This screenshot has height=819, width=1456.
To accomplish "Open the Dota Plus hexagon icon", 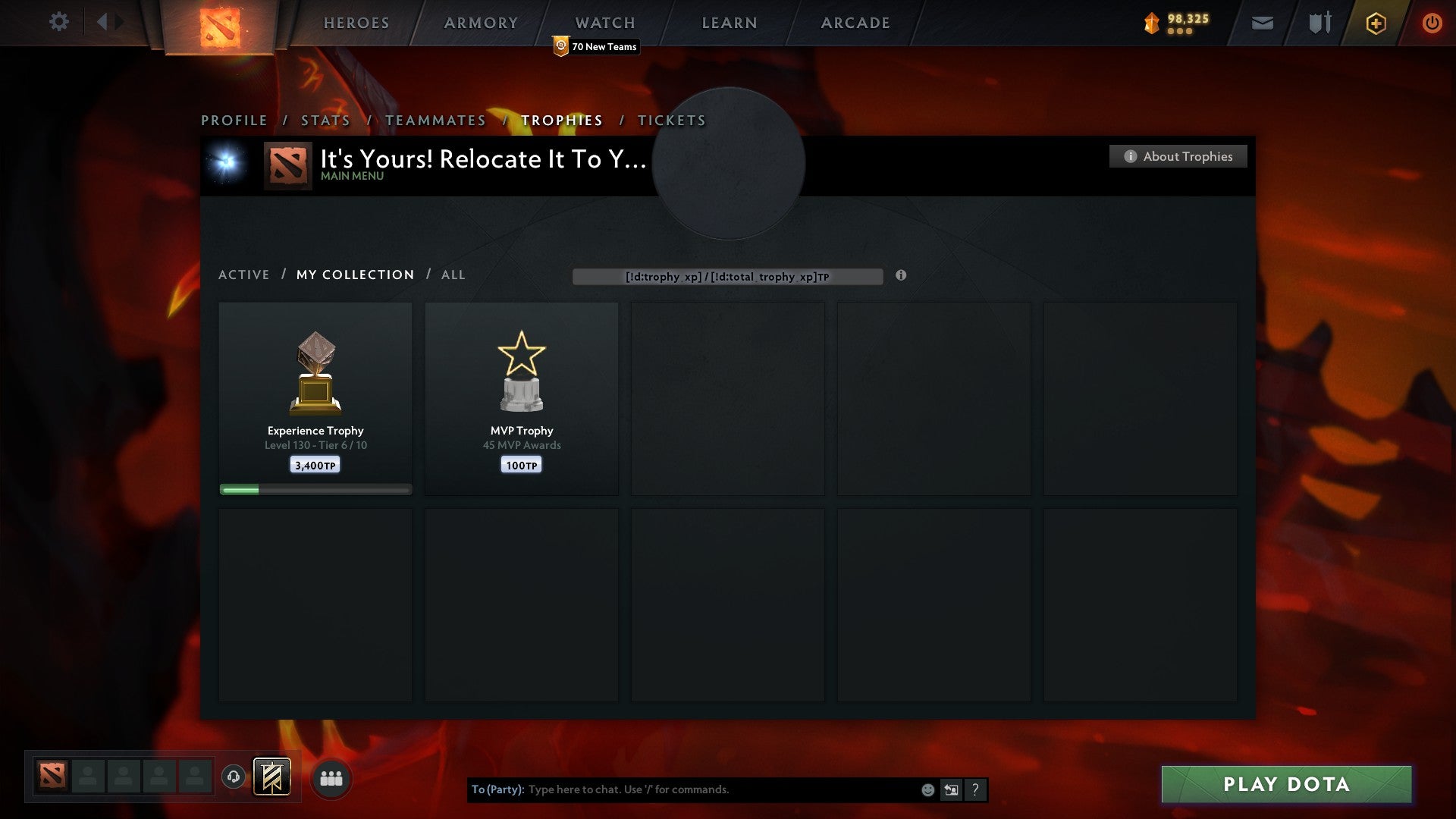I will (x=1375, y=23).
